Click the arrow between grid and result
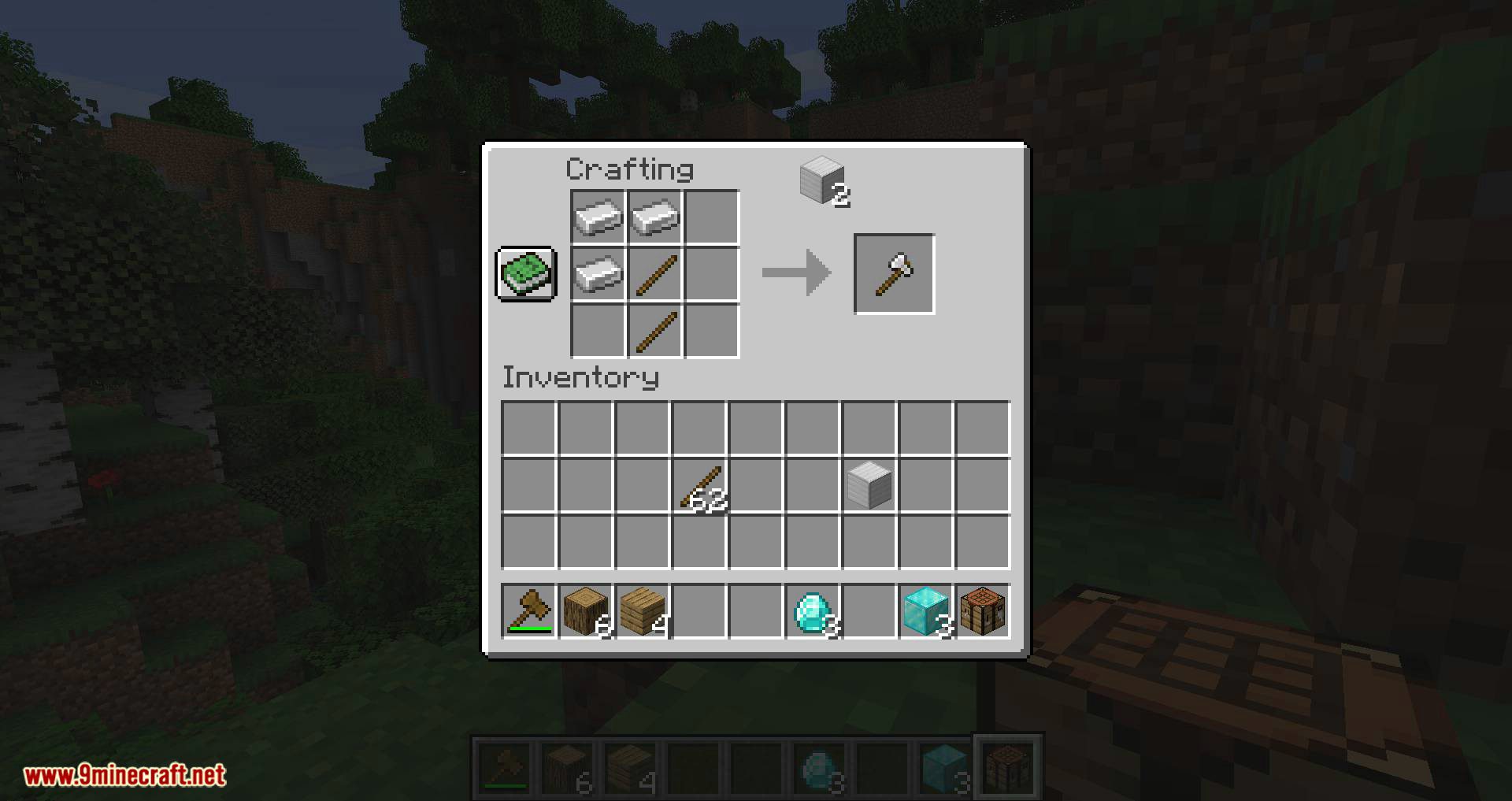Image resolution: width=1512 pixels, height=801 pixels. coord(795,273)
